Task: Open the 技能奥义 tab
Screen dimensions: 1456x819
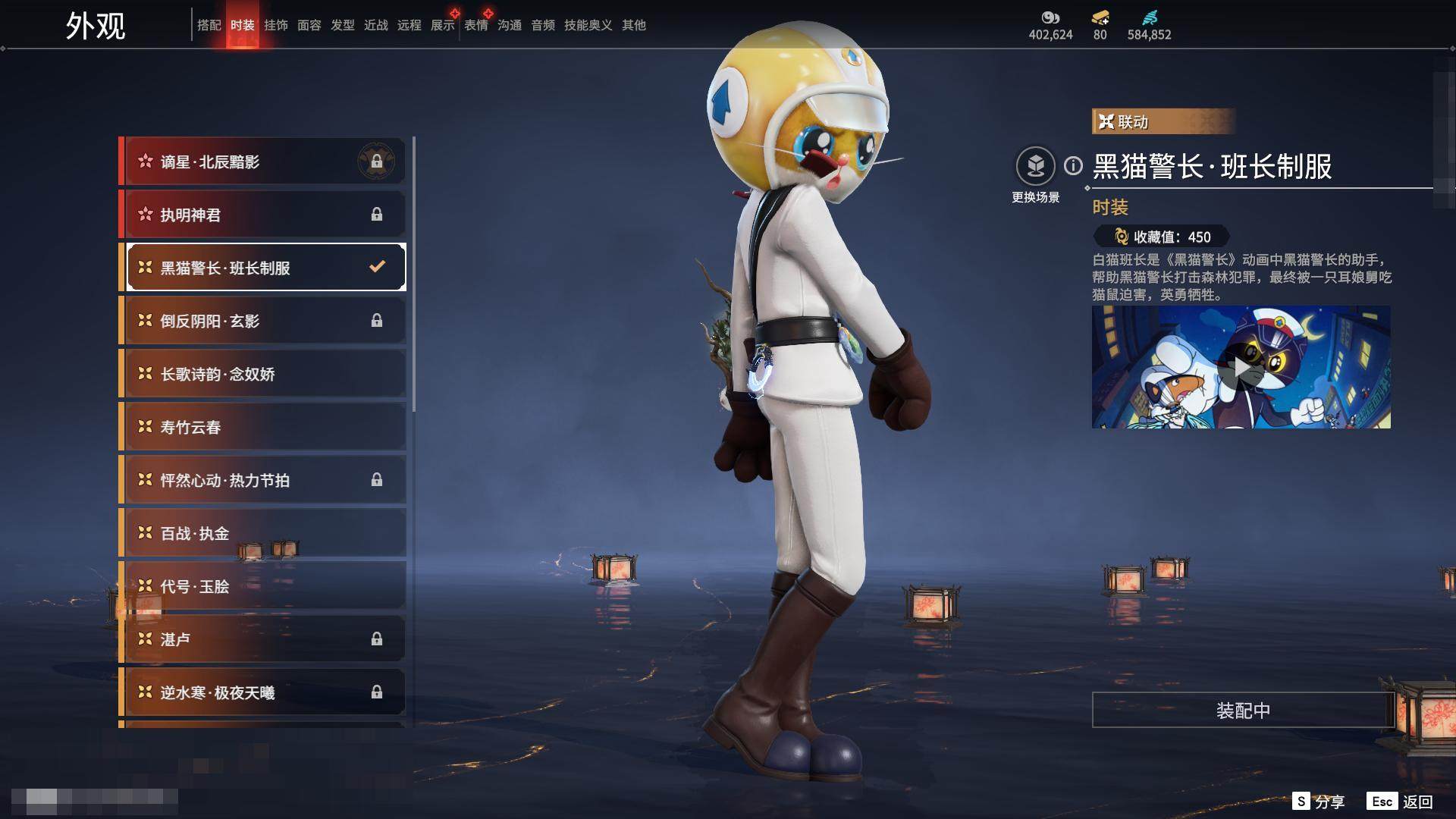Action: pyautogui.click(x=588, y=25)
